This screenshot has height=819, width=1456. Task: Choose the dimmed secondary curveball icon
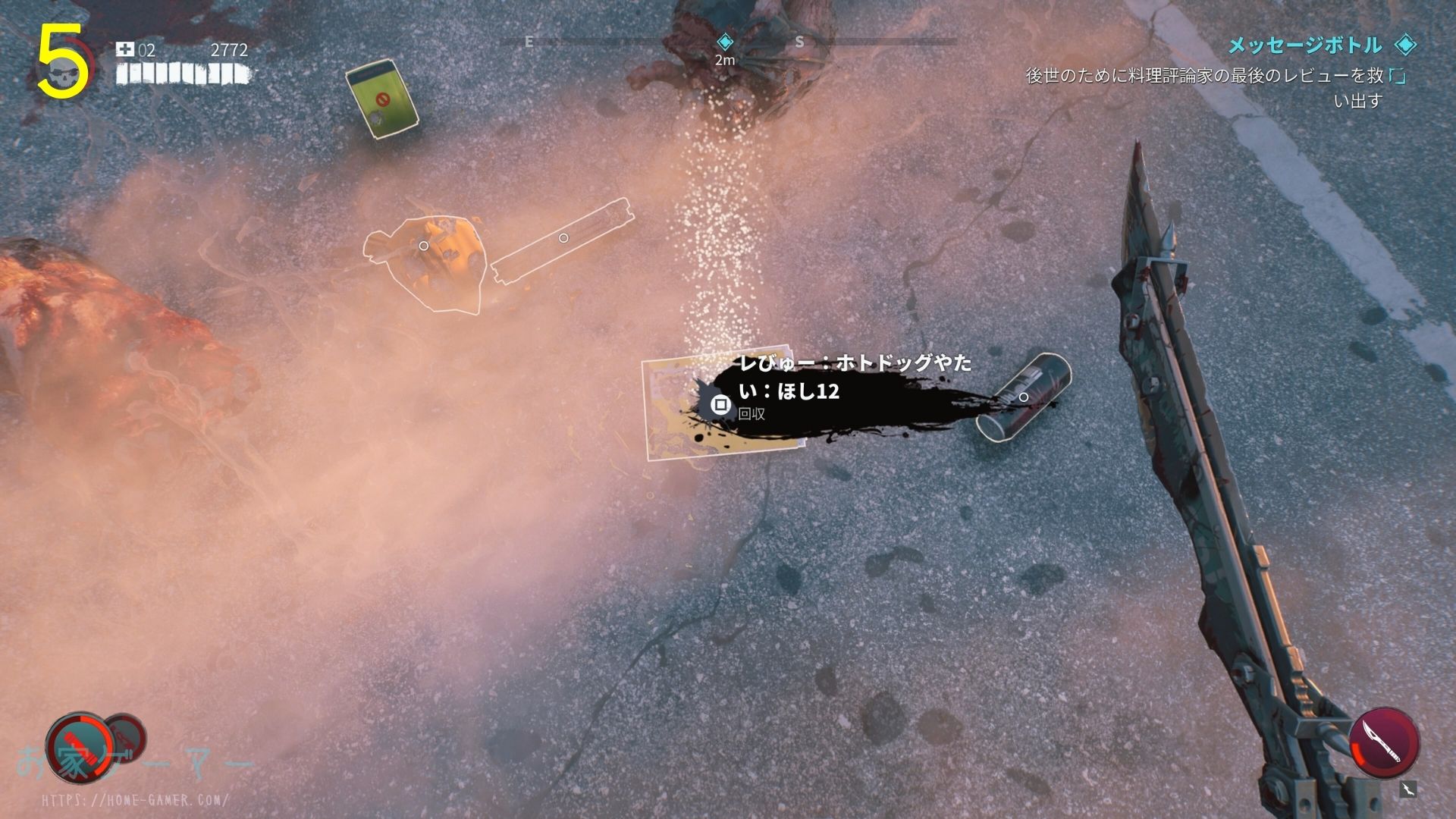tap(124, 734)
